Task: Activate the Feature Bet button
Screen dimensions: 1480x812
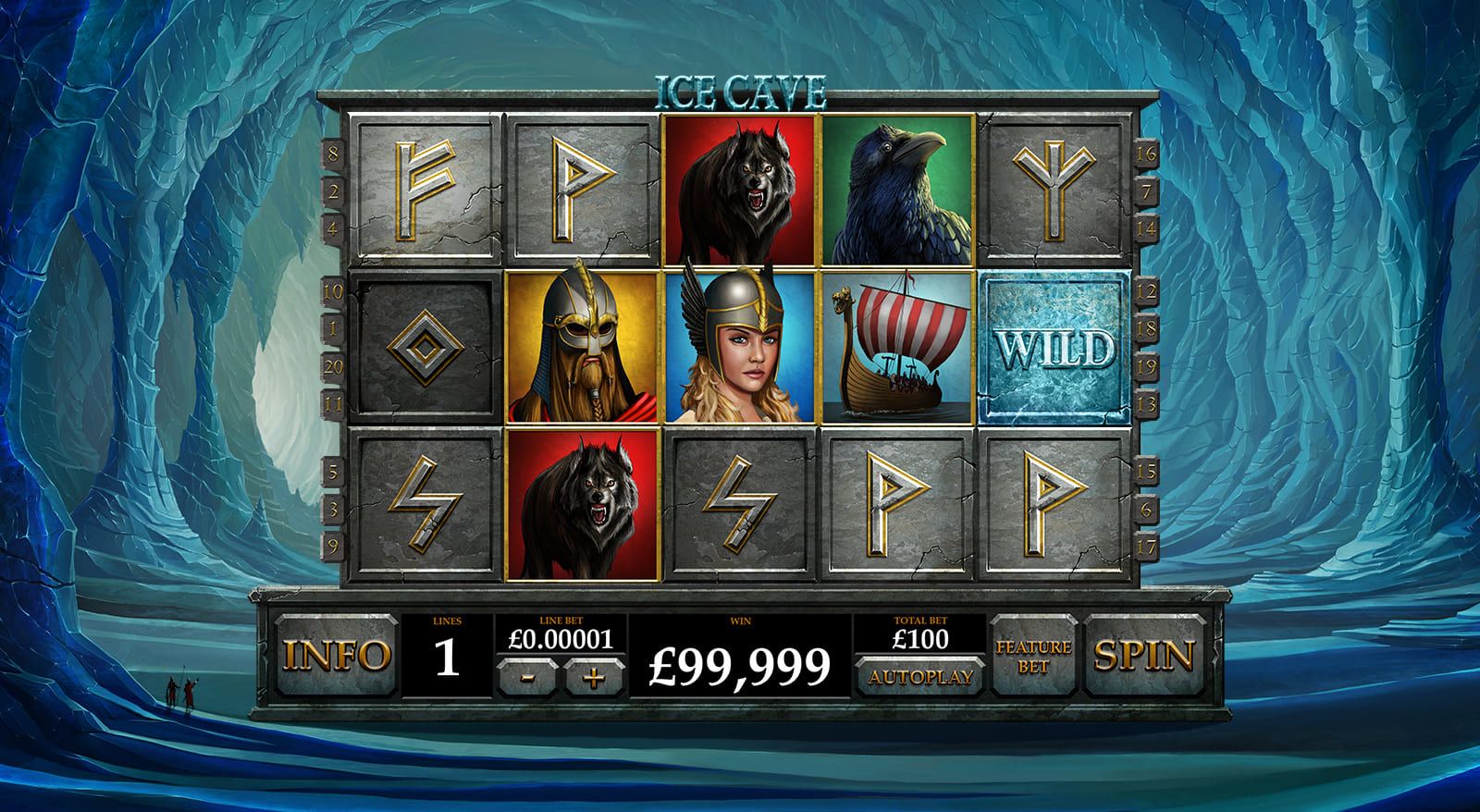Action: click(x=1033, y=655)
